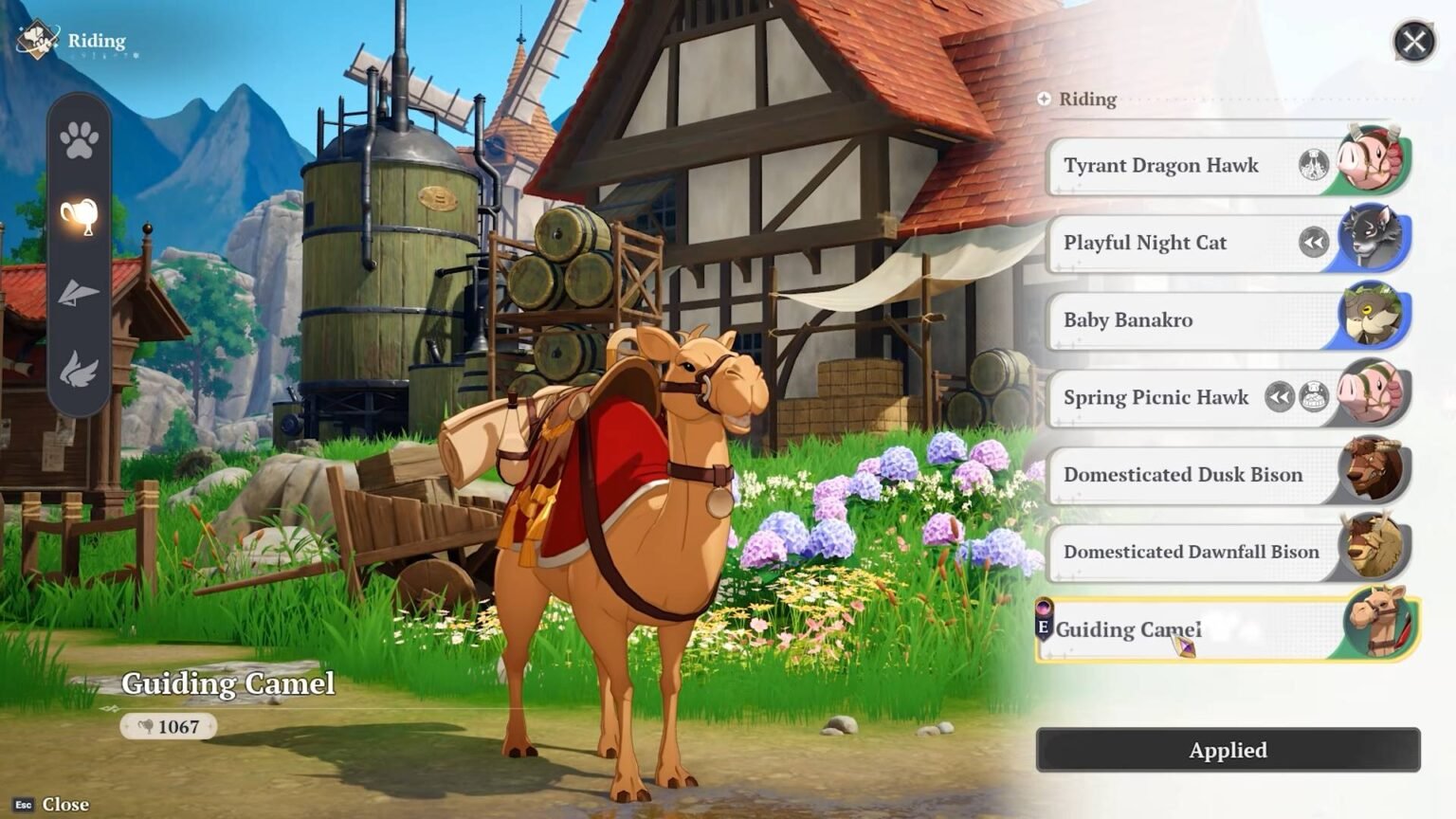This screenshot has width=1456, height=819.
Task: Open the Tyrant Dragon Hawk entry
Action: tap(1161, 164)
